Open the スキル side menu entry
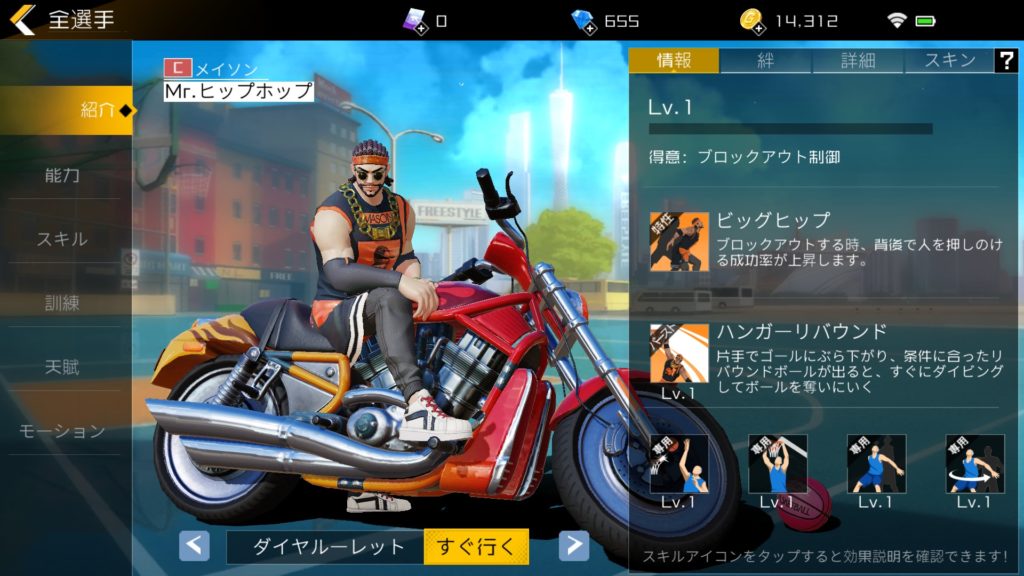The height and width of the screenshot is (576, 1024). [x=62, y=239]
